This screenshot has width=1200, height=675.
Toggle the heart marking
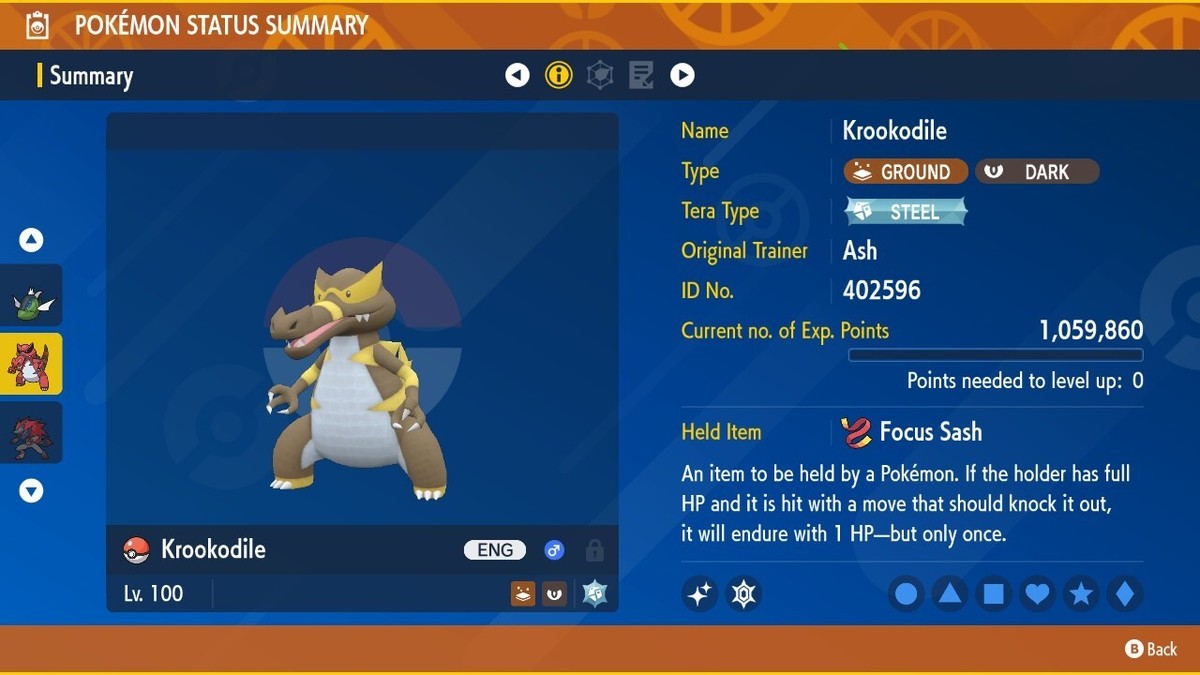tap(1037, 594)
